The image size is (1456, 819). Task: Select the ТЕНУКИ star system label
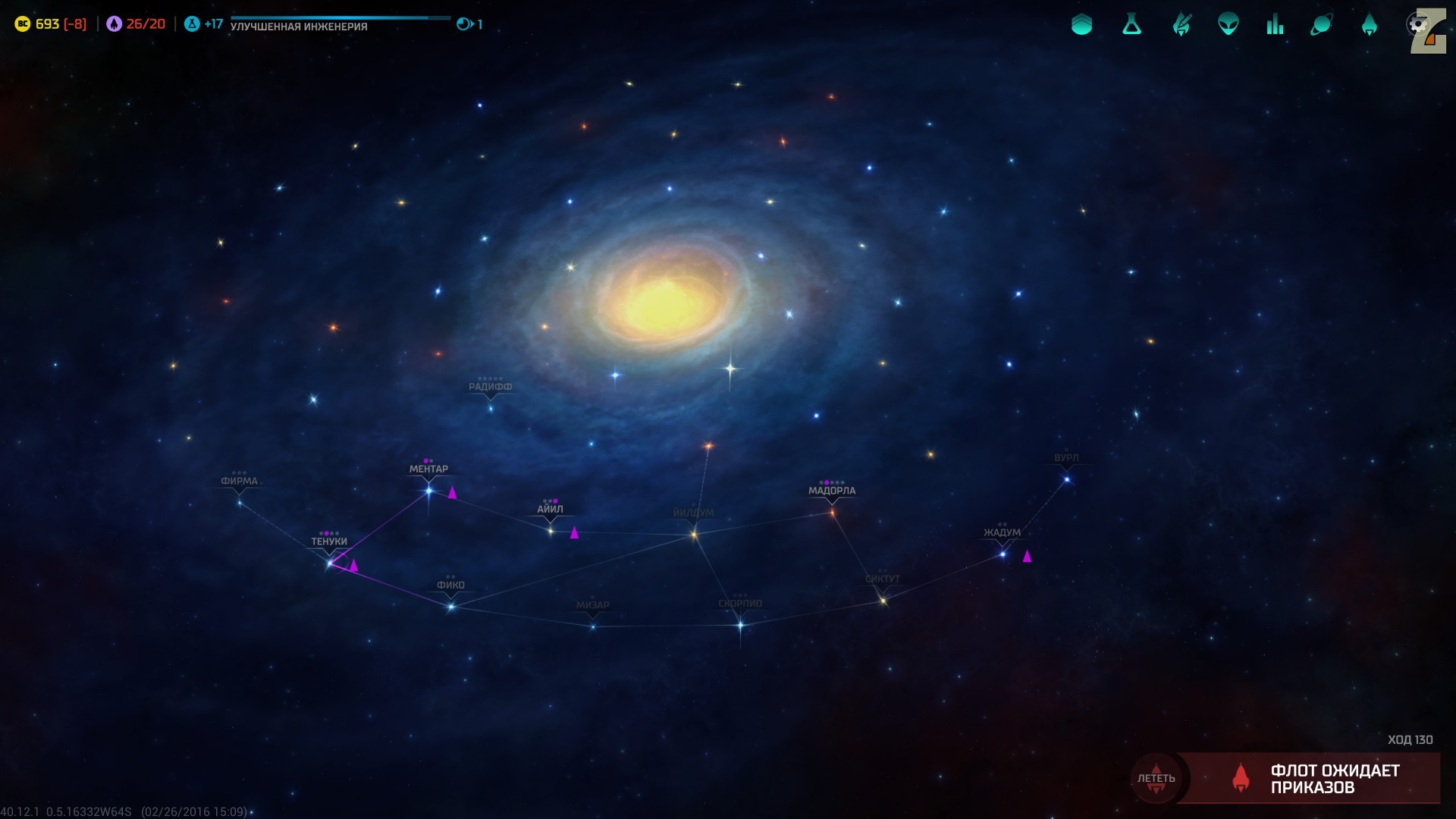[x=329, y=541]
